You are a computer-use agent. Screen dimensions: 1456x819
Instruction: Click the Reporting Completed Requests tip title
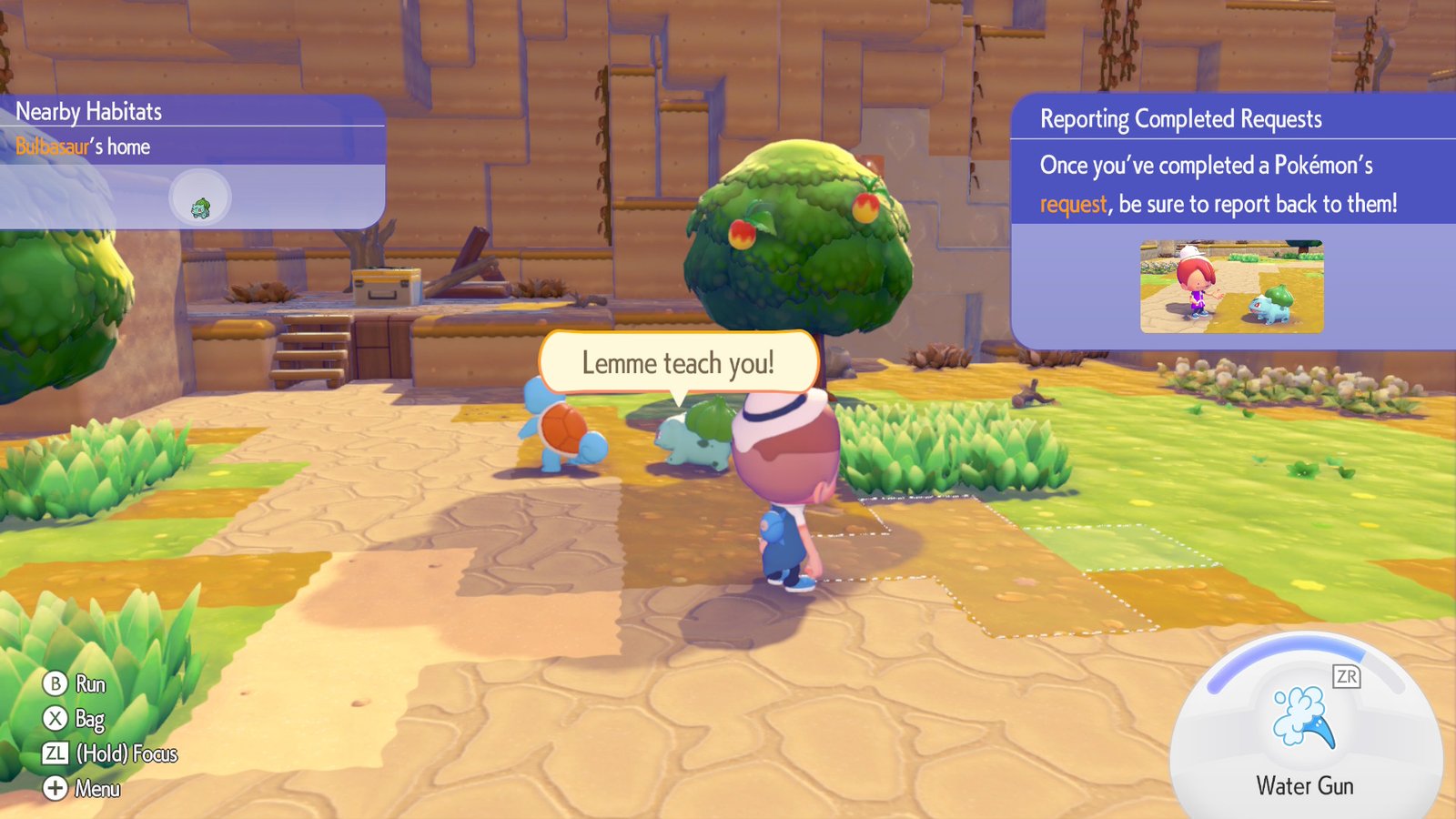pyautogui.click(x=1180, y=119)
